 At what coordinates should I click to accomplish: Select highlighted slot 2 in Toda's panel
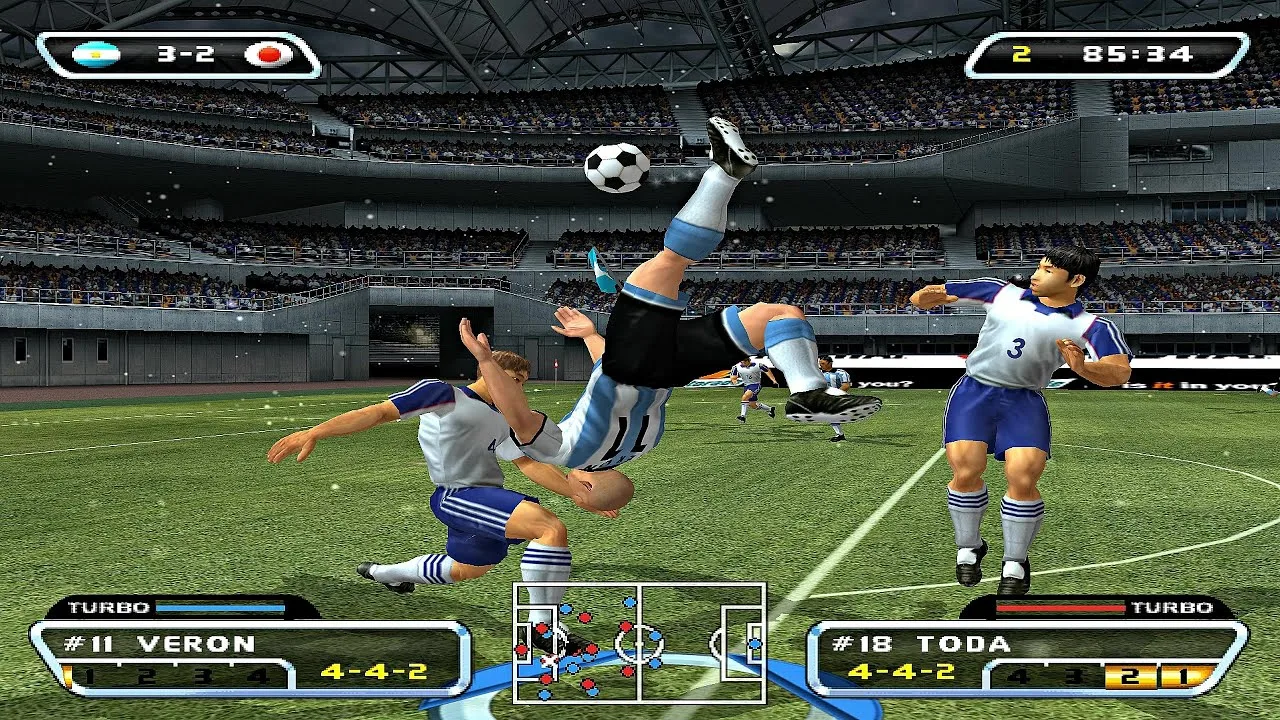pyautogui.click(x=1130, y=676)
